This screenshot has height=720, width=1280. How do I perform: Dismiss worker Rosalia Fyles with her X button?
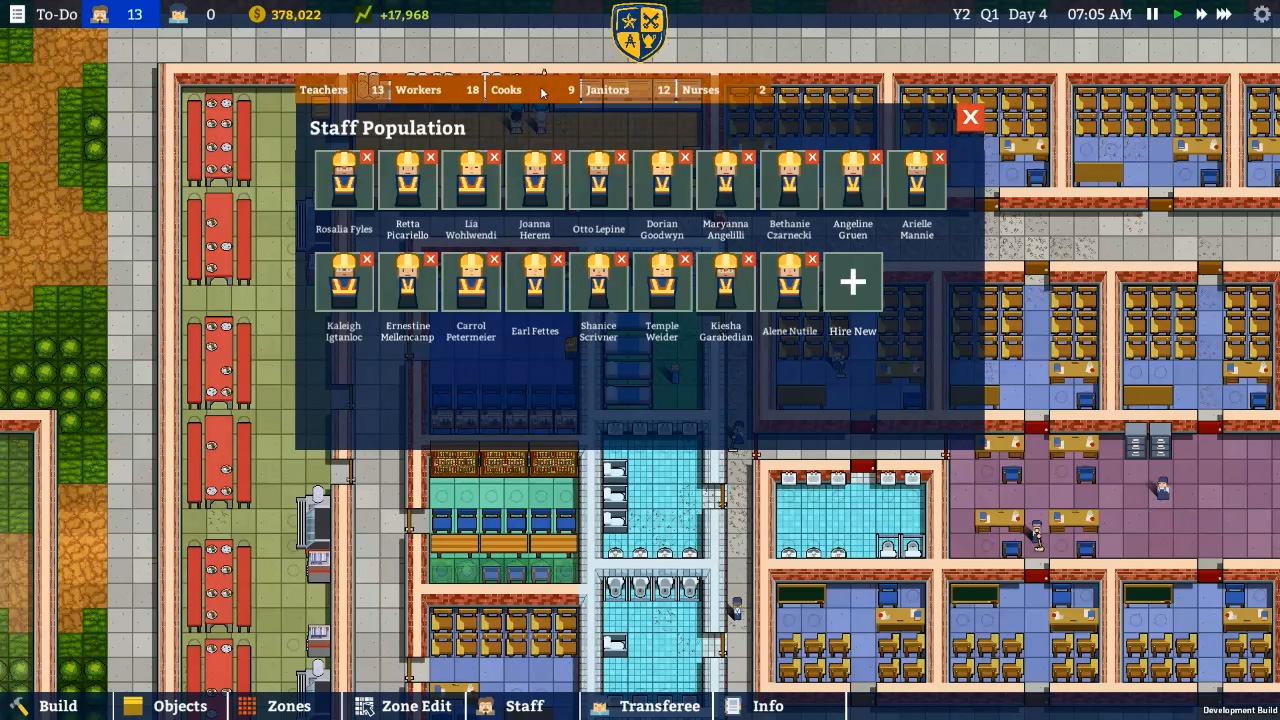[x=366, y=157]
